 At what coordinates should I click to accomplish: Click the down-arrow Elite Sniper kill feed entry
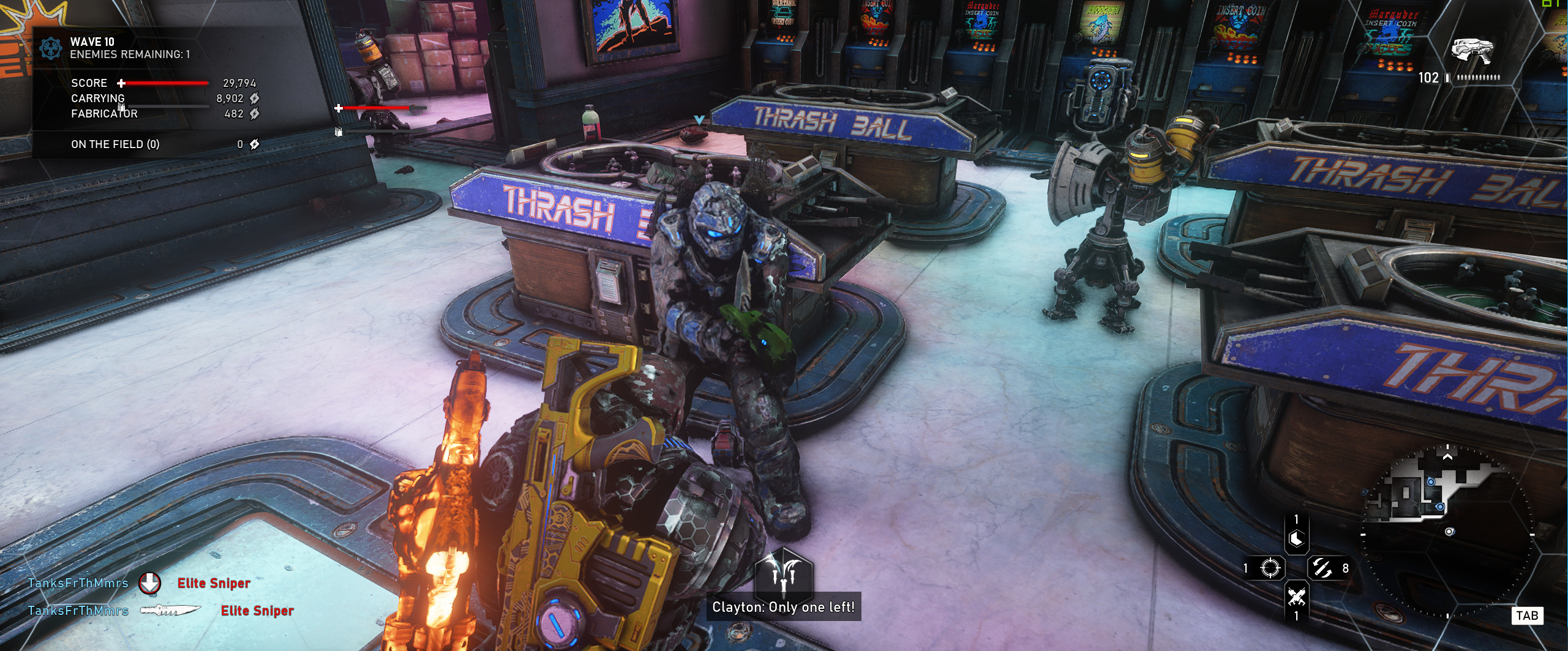(140, 583)
